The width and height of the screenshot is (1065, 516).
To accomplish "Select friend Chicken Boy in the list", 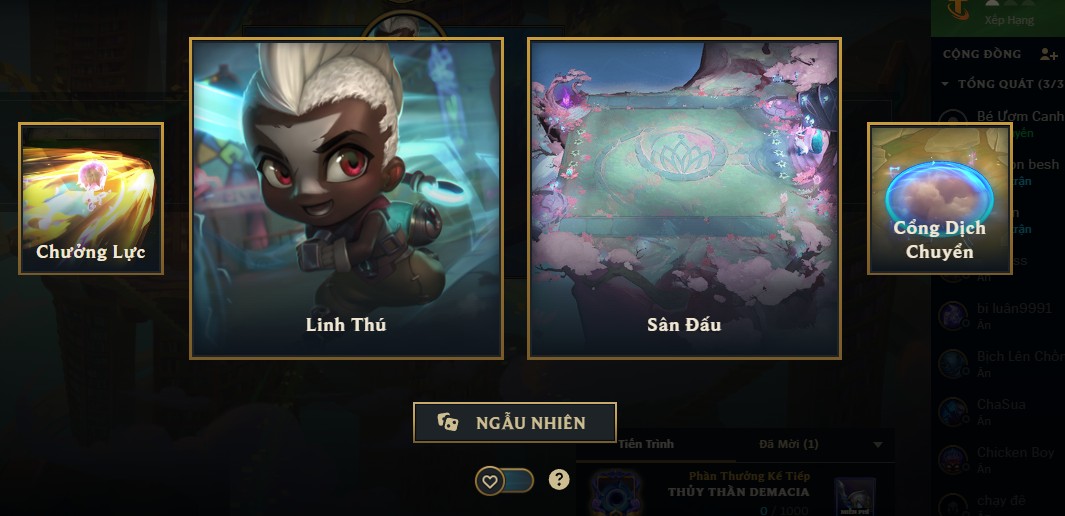I will tap(1014, 453).
